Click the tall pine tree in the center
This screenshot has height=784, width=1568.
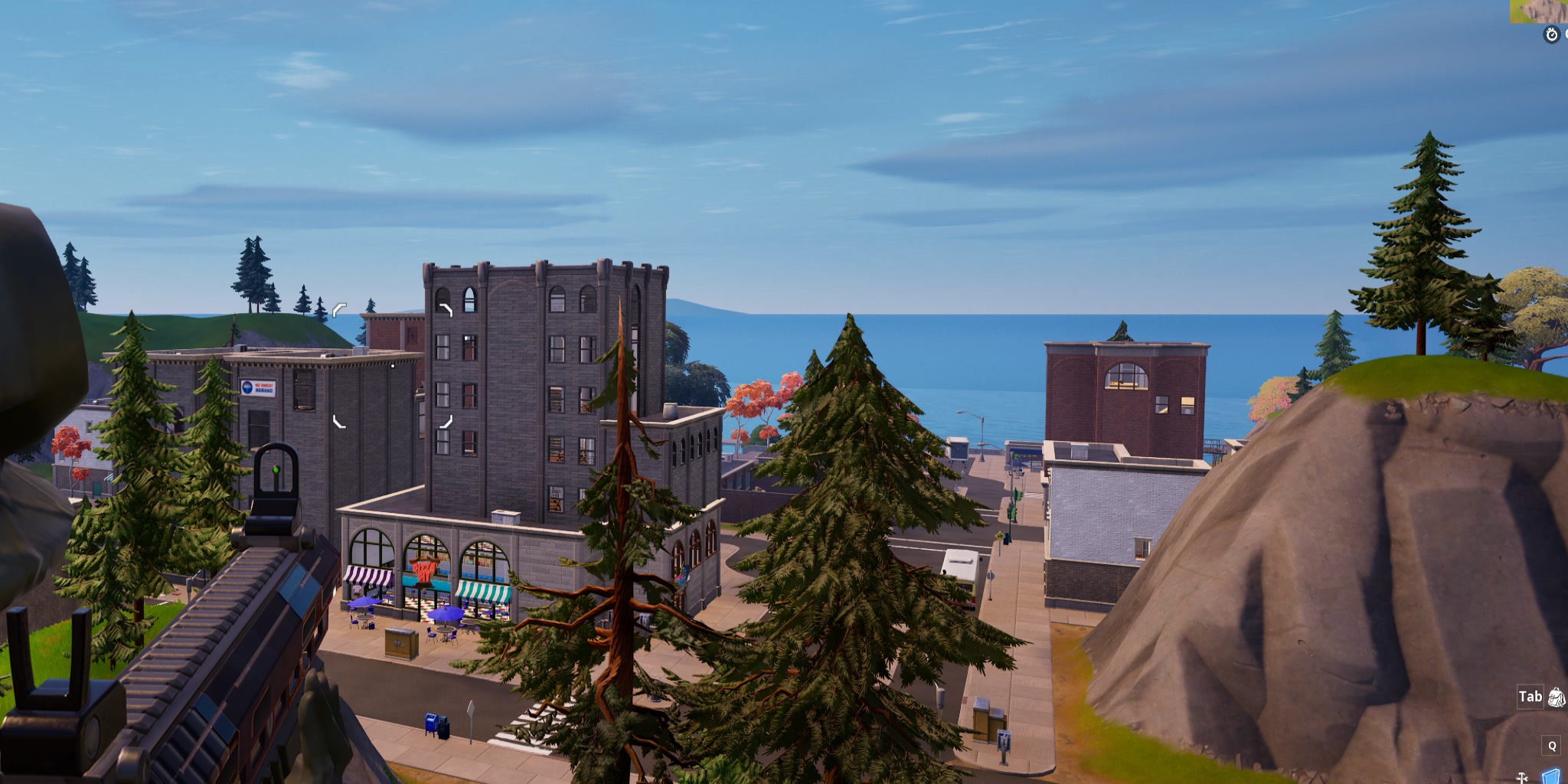pyautogui.click(x=850, y=498)
